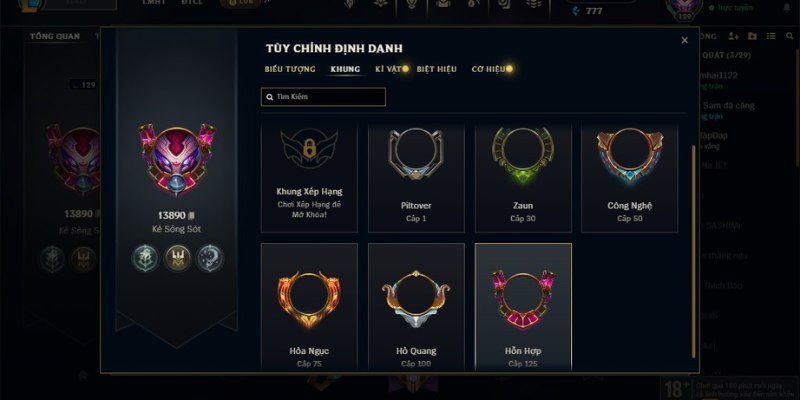
Task: Click the Tìm Kiếm search field
Action: [323, 97]
